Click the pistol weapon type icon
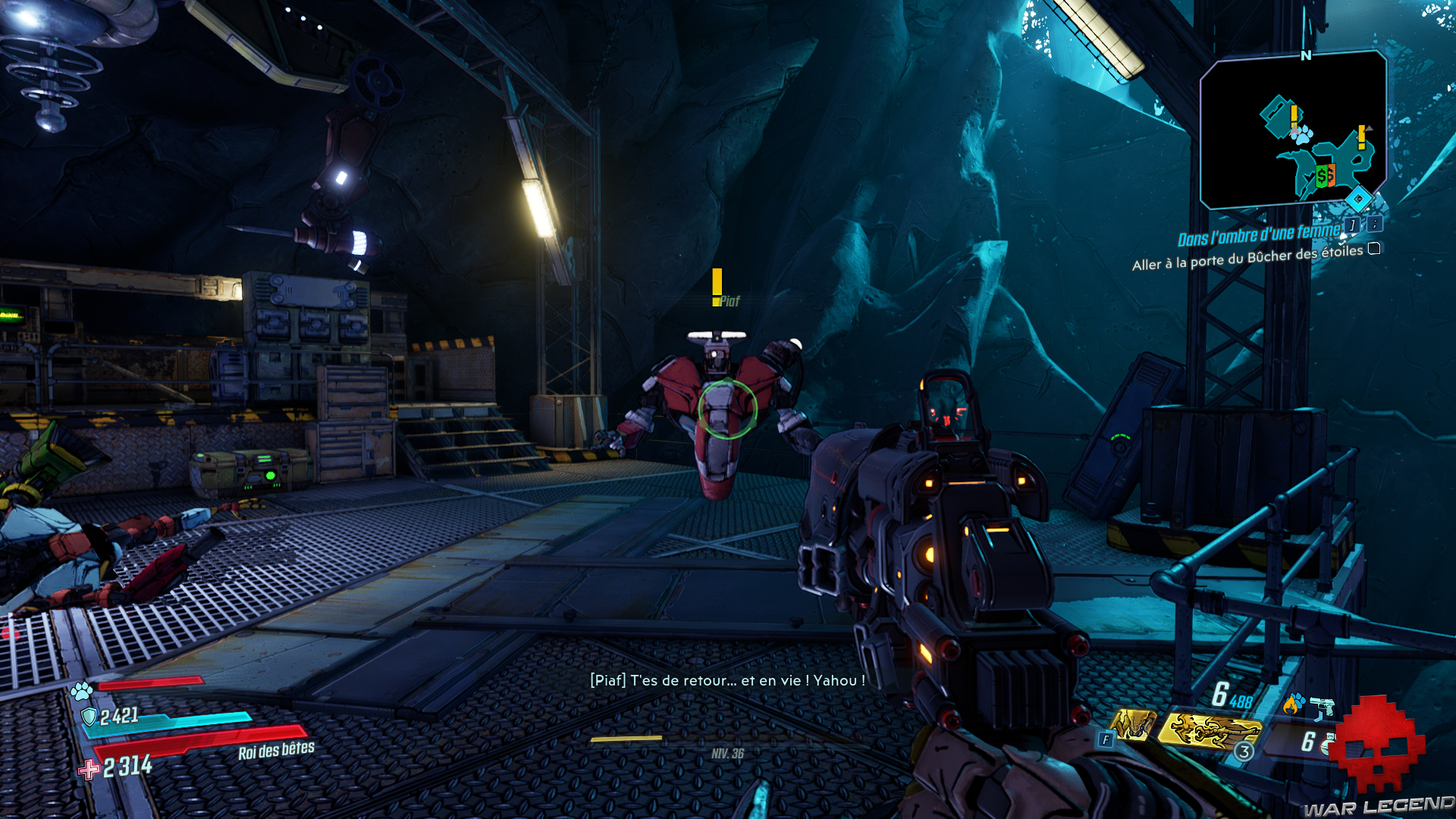The height and width of the screenshot is (819, 1456). [1323, 706]
